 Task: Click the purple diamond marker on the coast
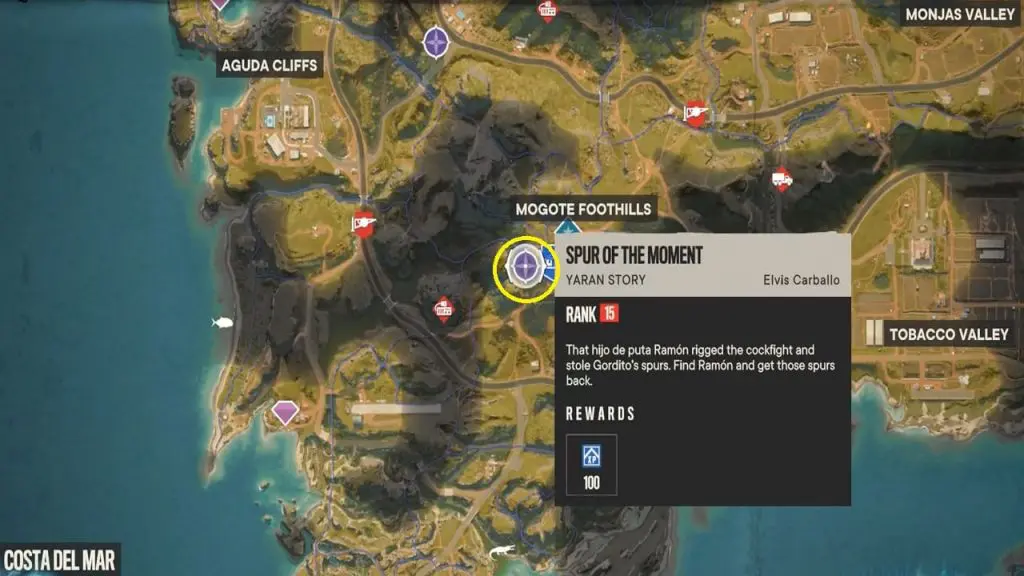(286, 412)
